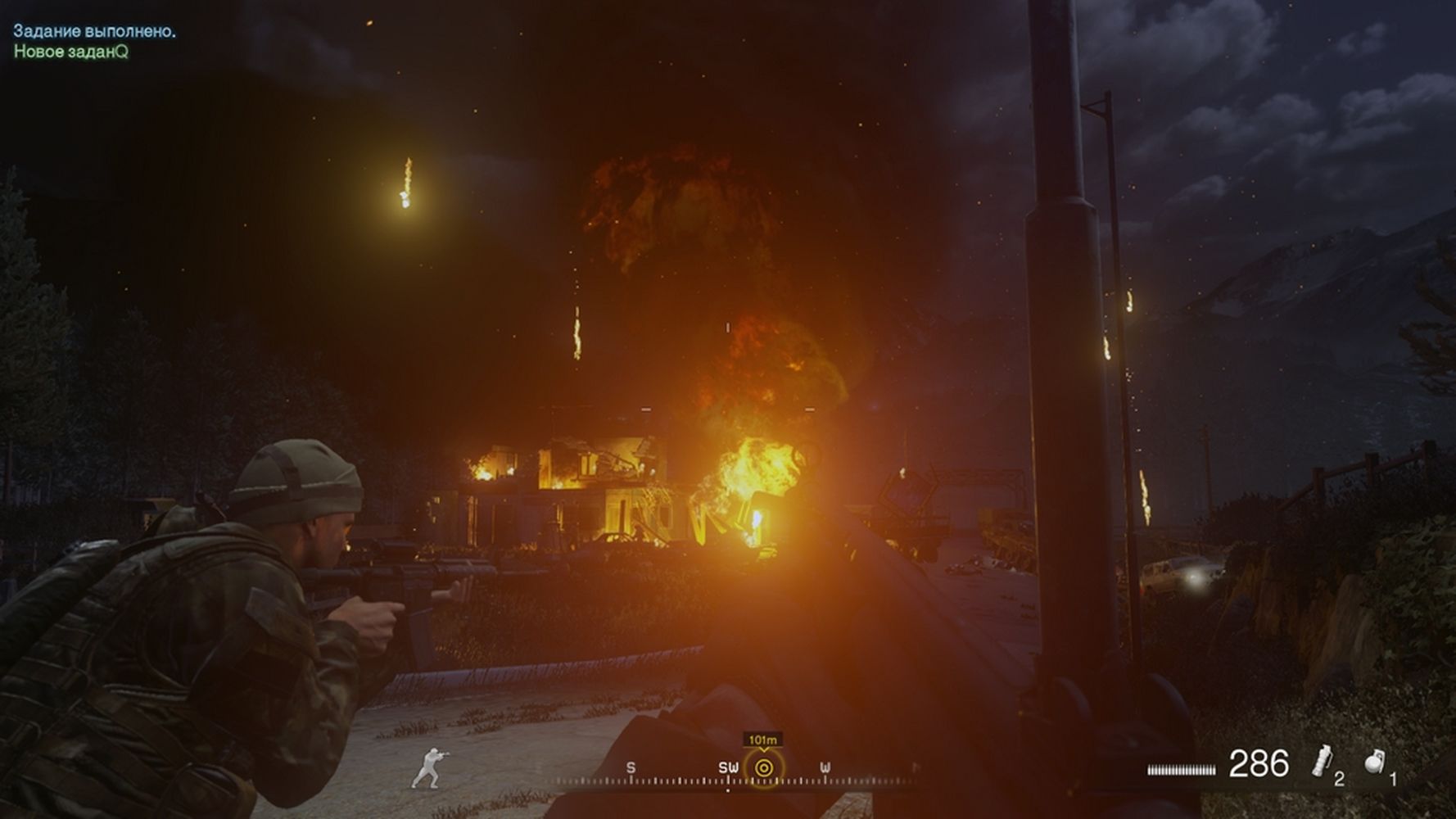Click the crouching soldier stance icon
The height and width of the screenshot is (819, 1456).
427,767
